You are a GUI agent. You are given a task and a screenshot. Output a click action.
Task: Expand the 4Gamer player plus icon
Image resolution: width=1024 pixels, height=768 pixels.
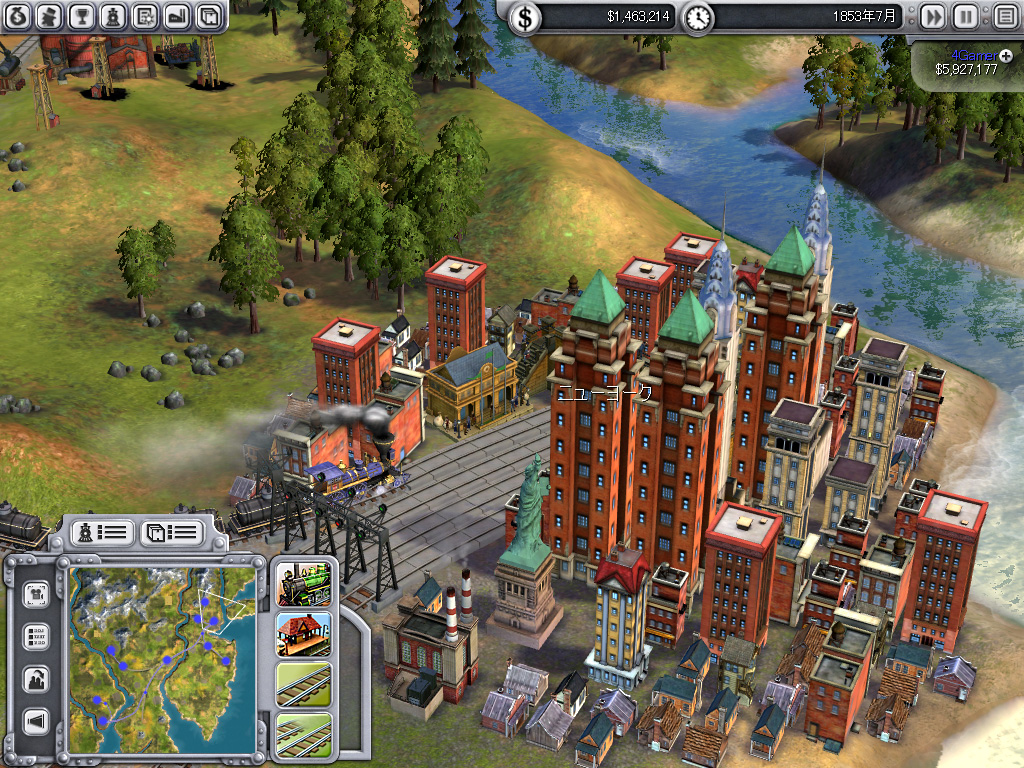click(1005, 54)
